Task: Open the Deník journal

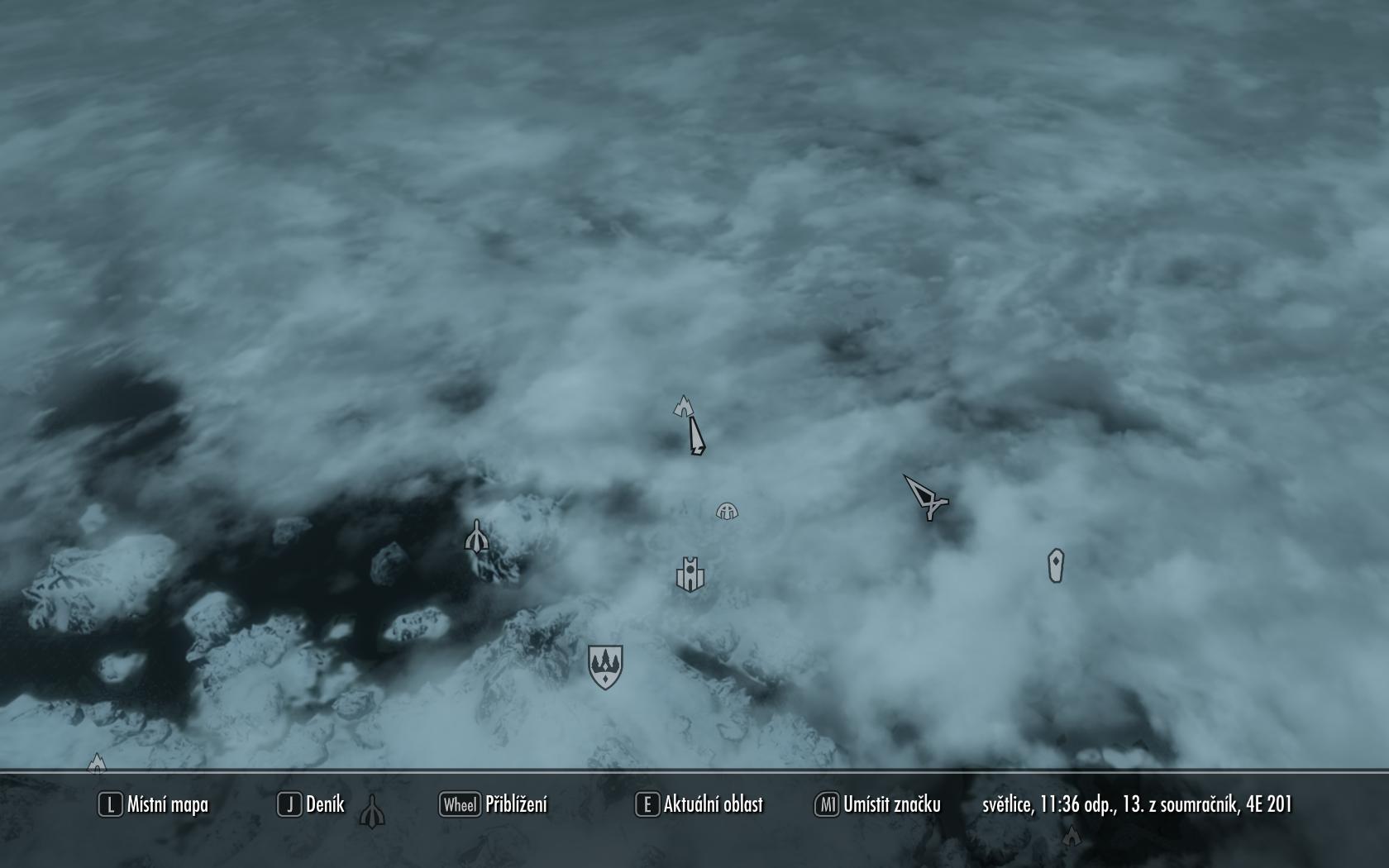Action: point(312,804)
